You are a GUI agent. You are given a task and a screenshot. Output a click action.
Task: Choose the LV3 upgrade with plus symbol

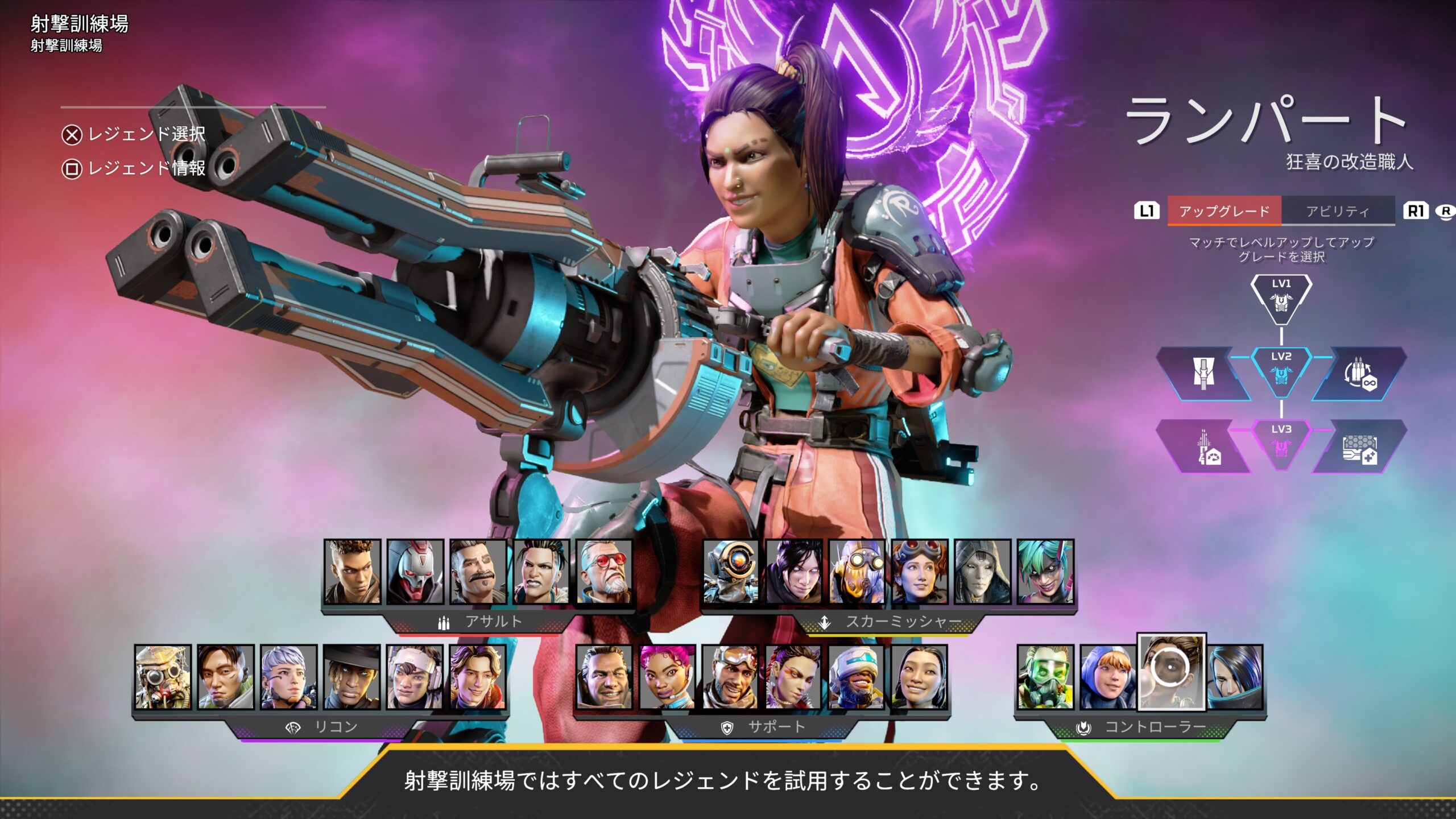(x=1359, y=448)
